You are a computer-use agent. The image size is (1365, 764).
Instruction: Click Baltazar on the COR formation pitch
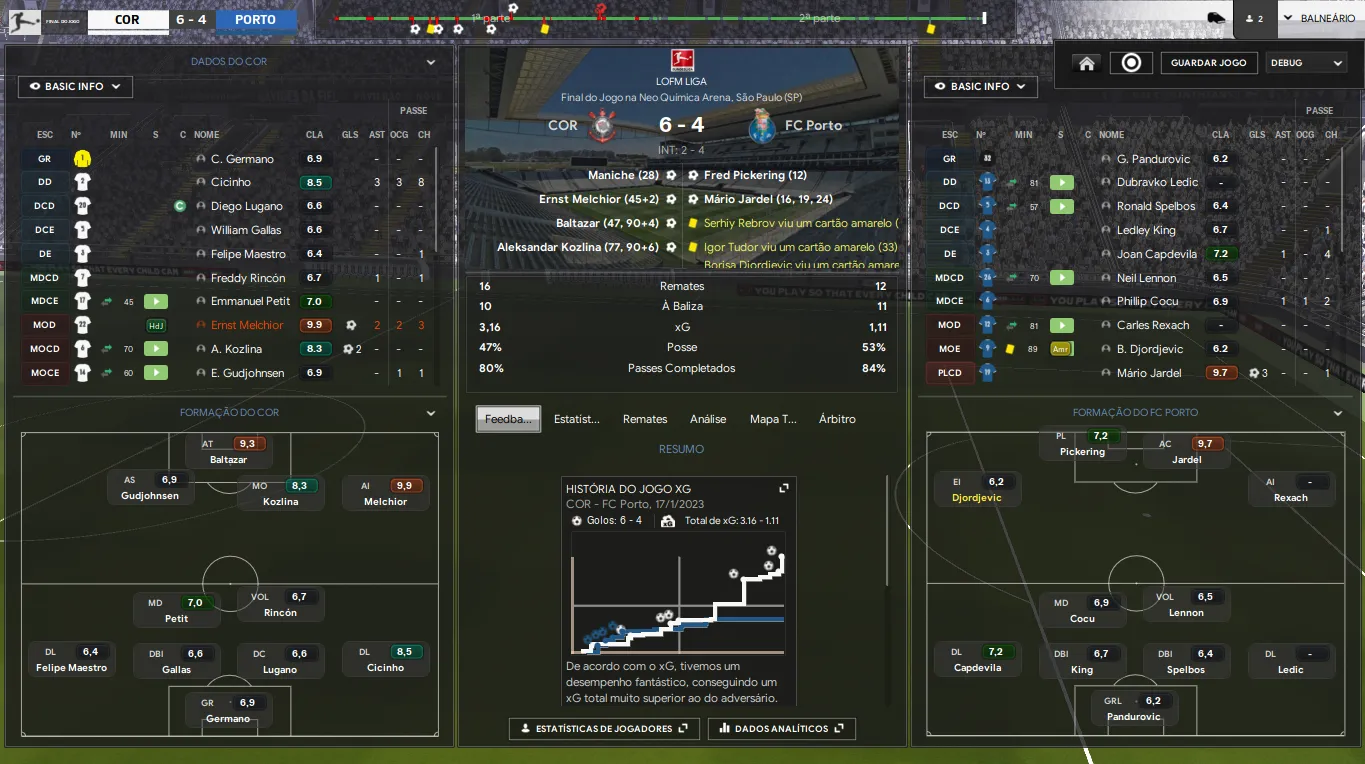tap(228, 451)
